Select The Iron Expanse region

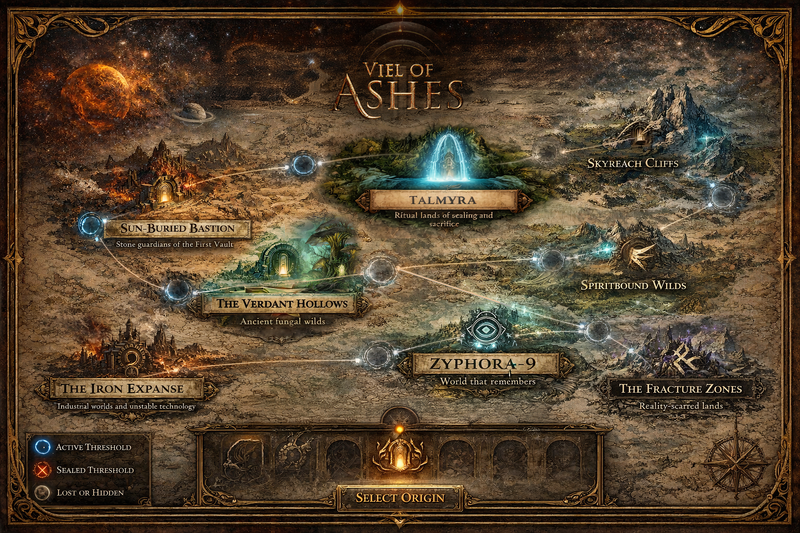click(126, 388)
